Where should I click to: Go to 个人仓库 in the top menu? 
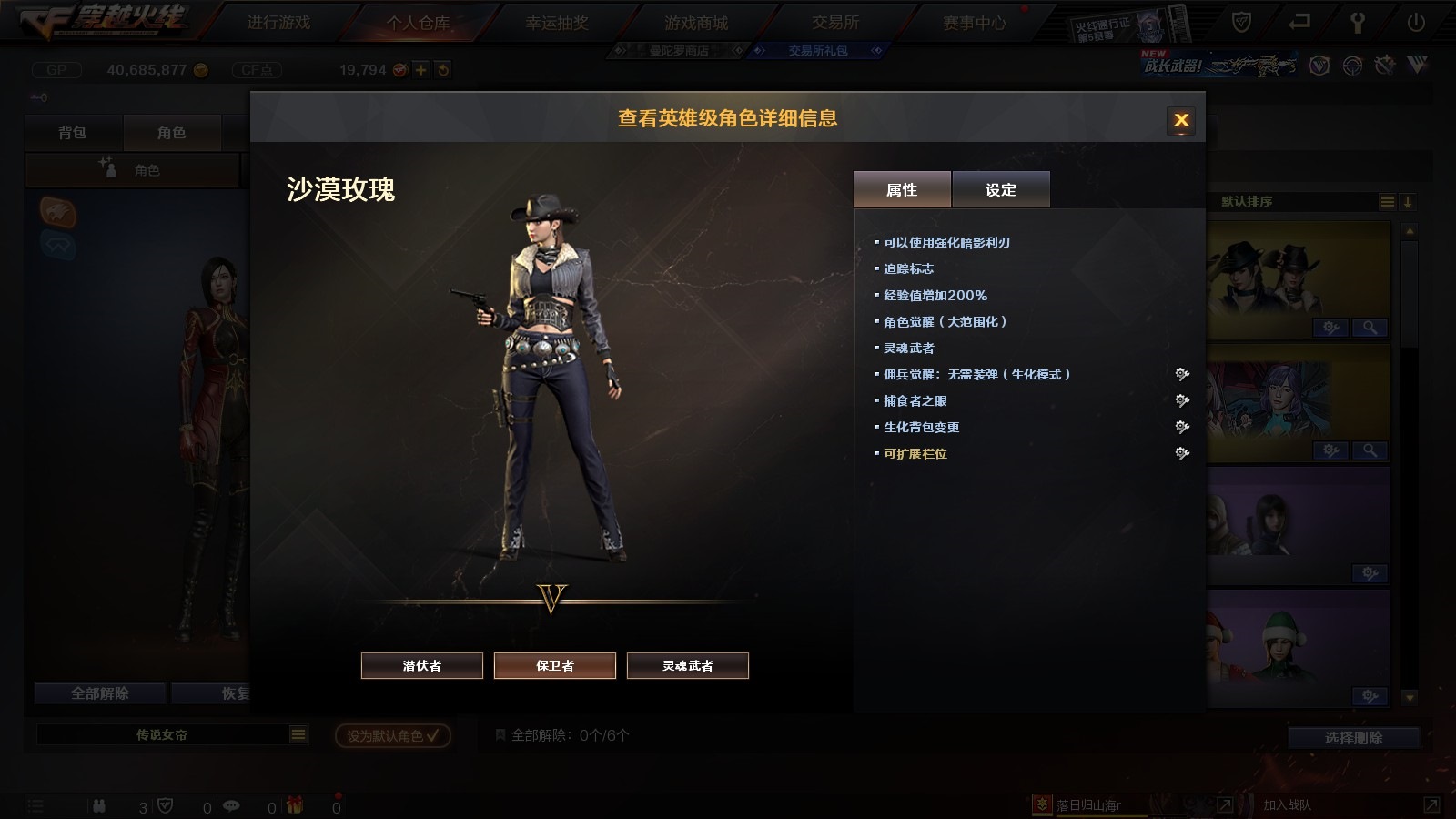click(x=418, y=23)
